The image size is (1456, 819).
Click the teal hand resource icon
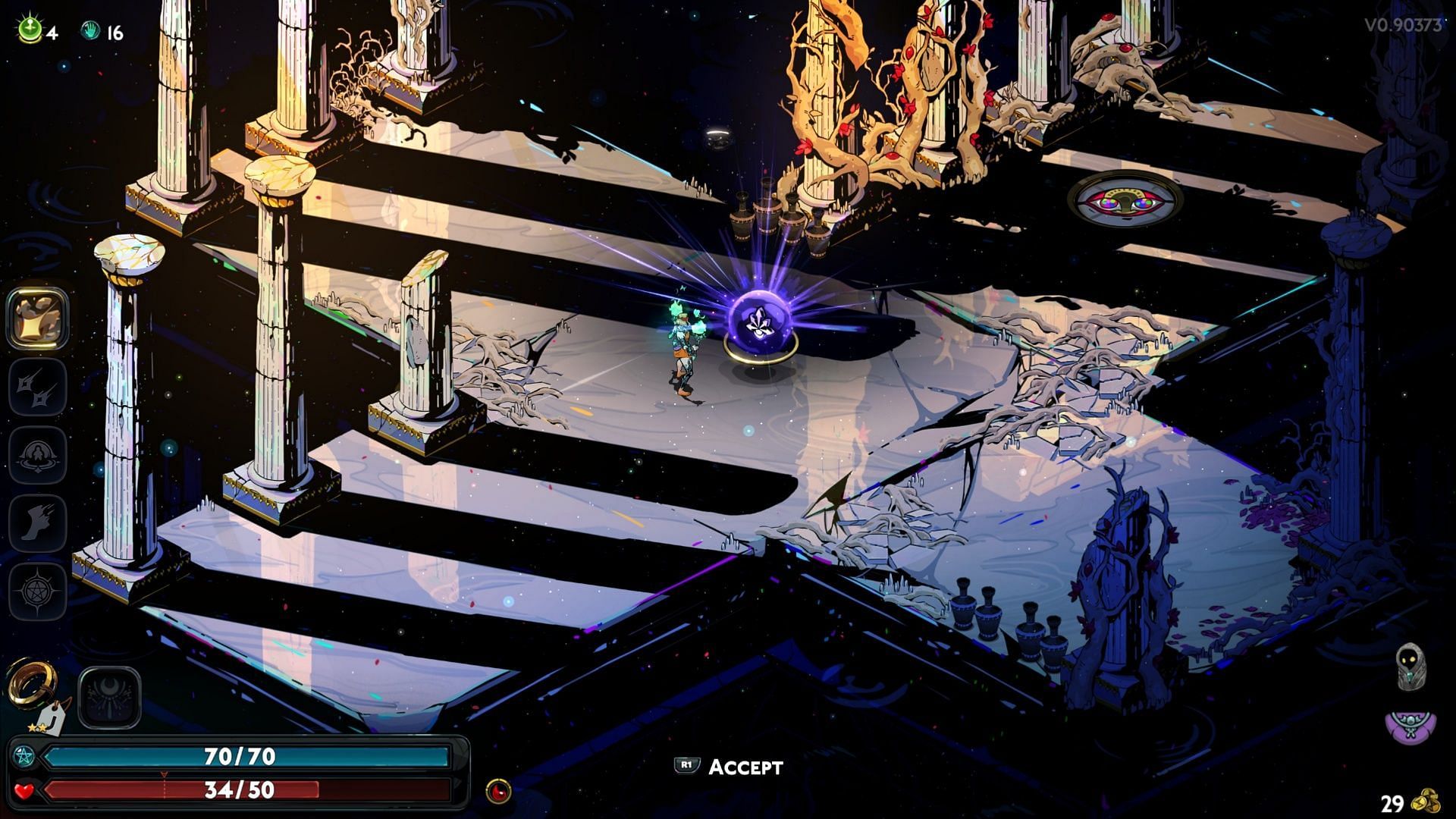pos(90,31)
